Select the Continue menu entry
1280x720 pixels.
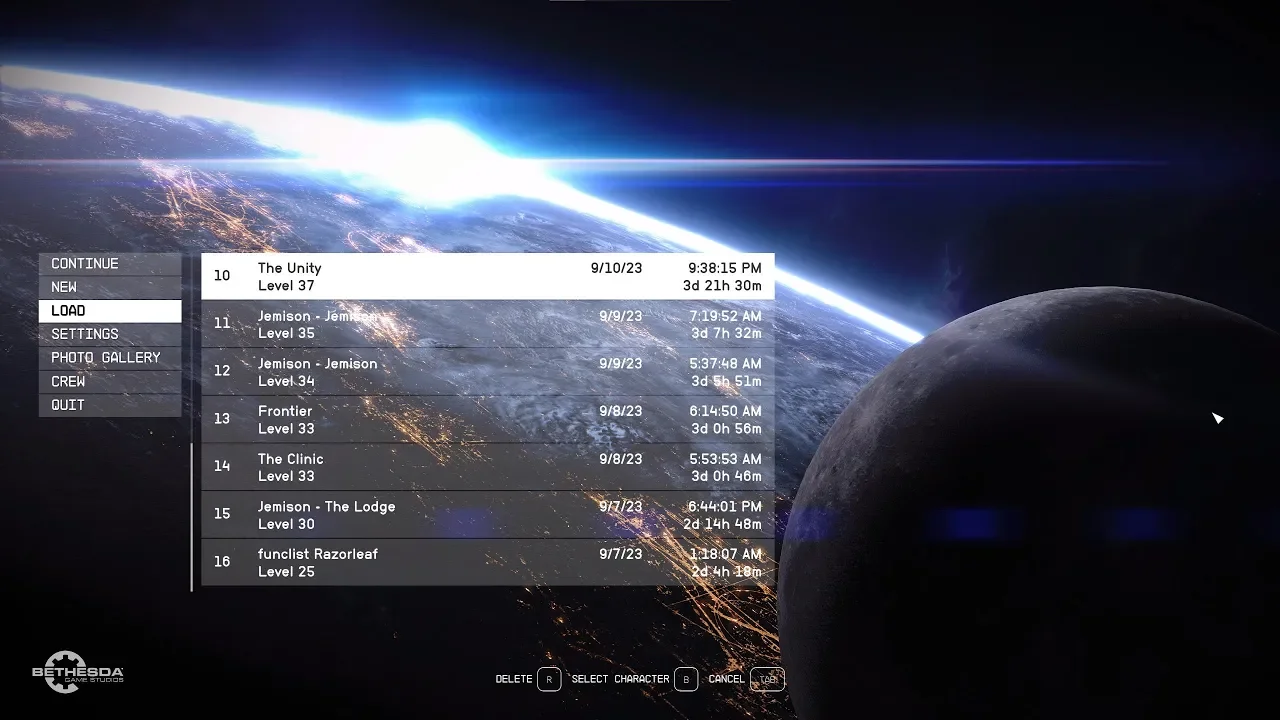coord(110,264)
